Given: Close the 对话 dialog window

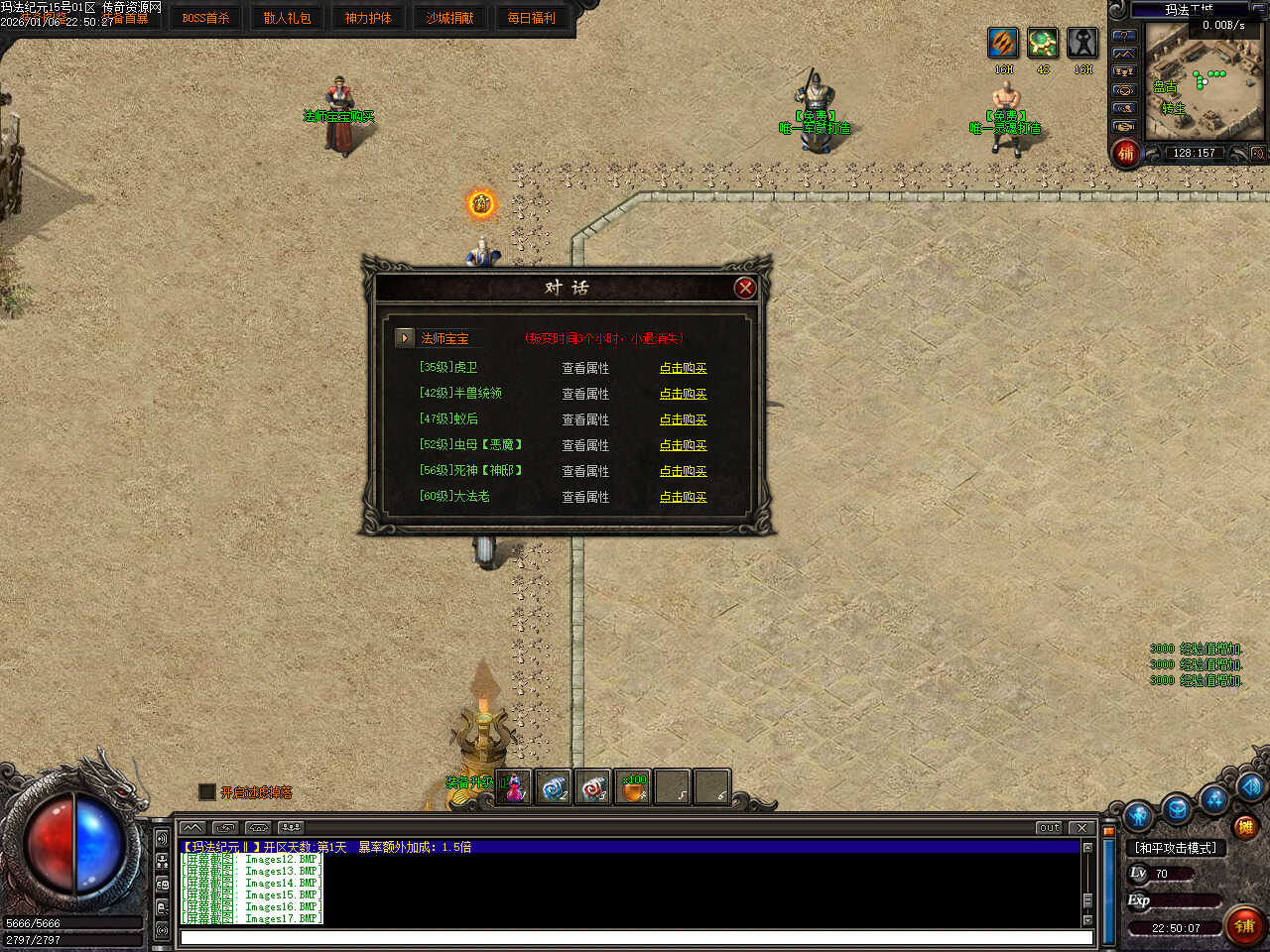Looking at the screenshot, I should (745, 288).
